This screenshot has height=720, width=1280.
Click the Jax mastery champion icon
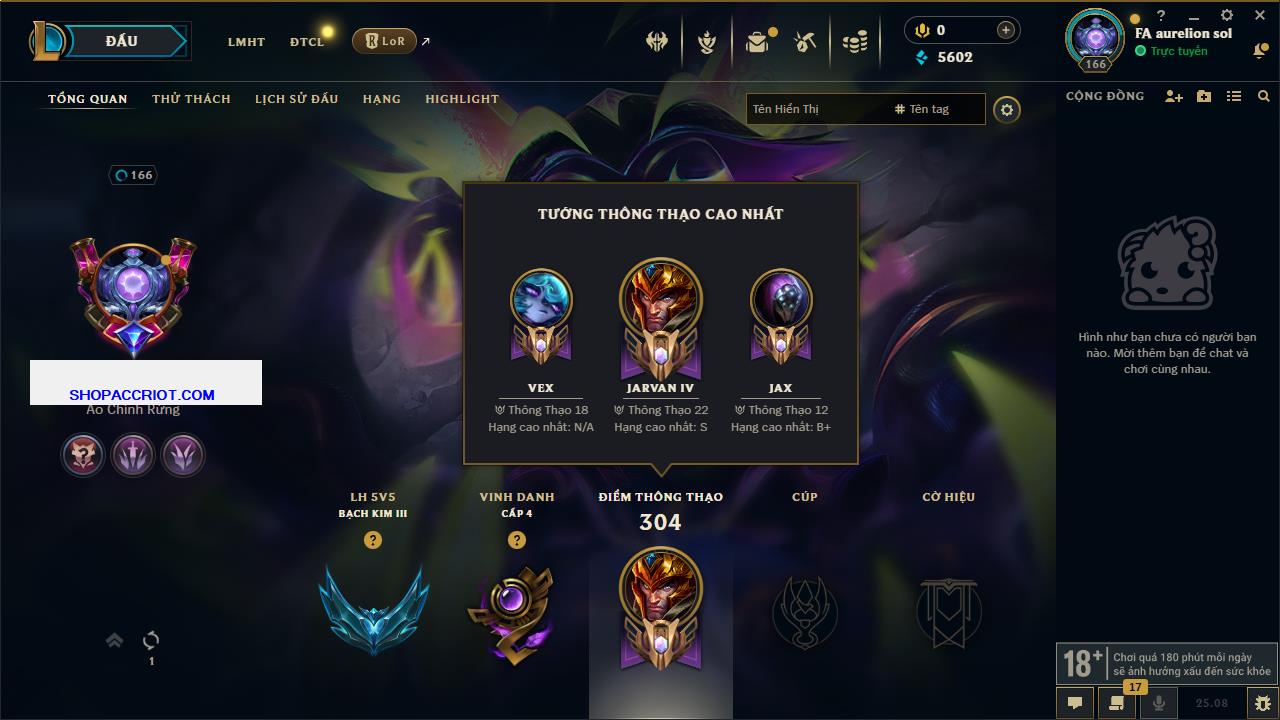click(781, 302)
